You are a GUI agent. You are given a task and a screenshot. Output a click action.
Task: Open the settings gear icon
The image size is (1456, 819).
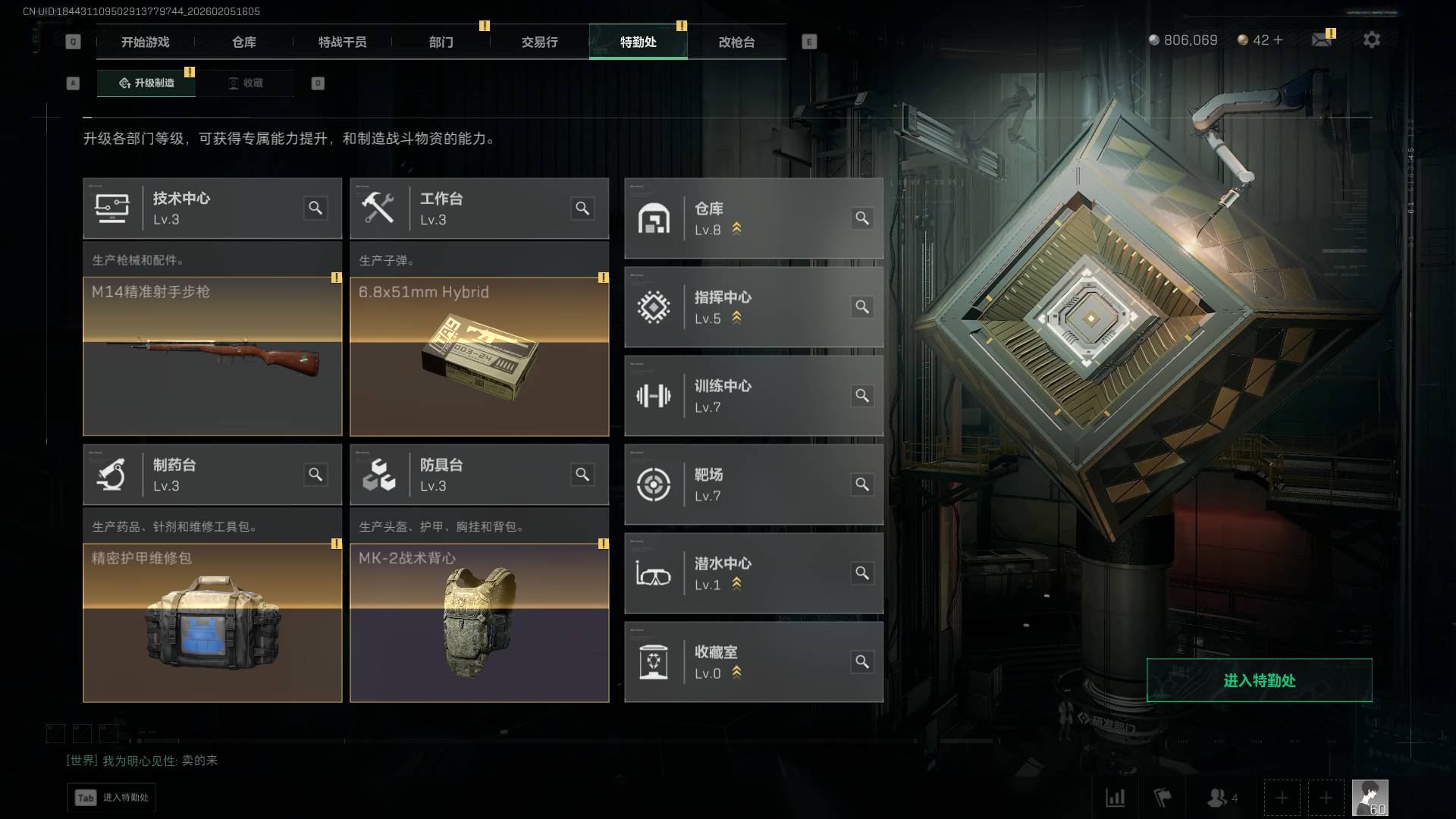click(1371, 40)
